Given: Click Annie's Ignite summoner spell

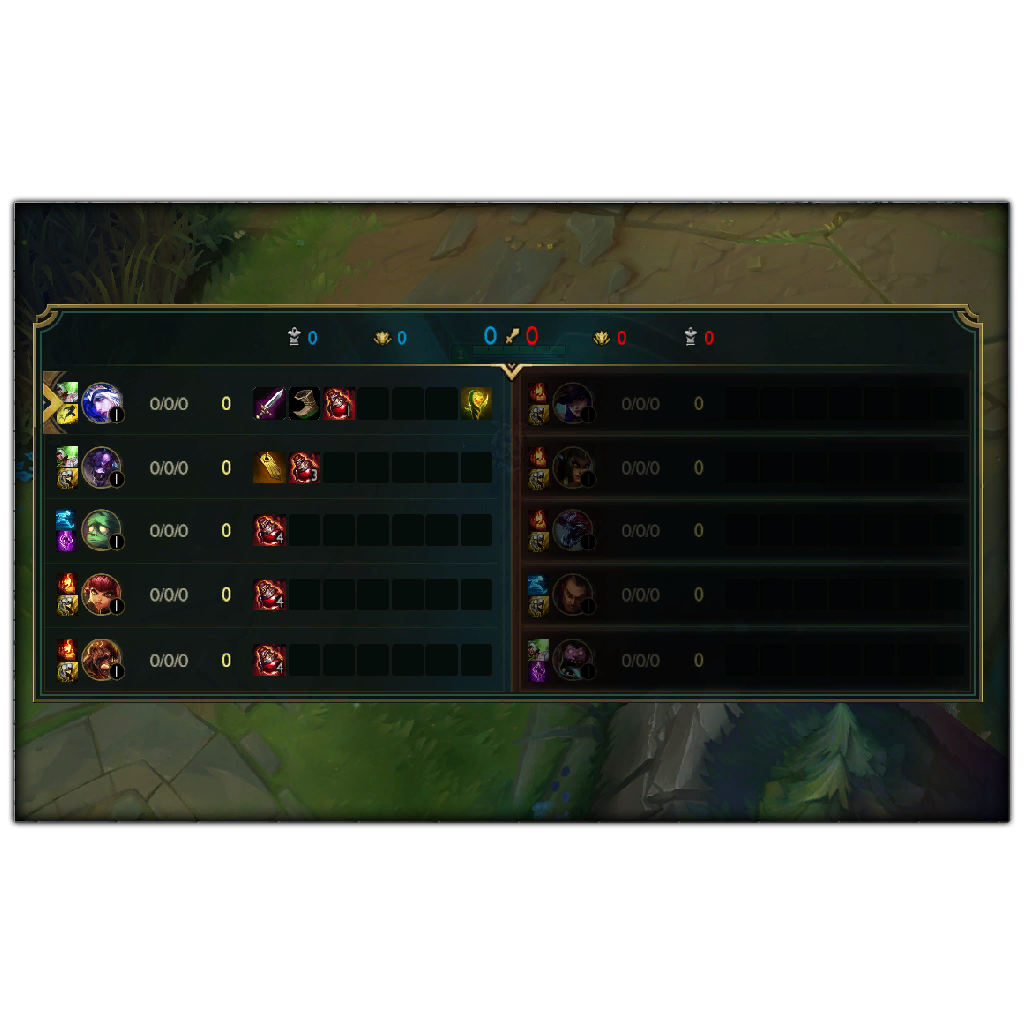Looking at the screenshot, I should [x=66, y=583].
